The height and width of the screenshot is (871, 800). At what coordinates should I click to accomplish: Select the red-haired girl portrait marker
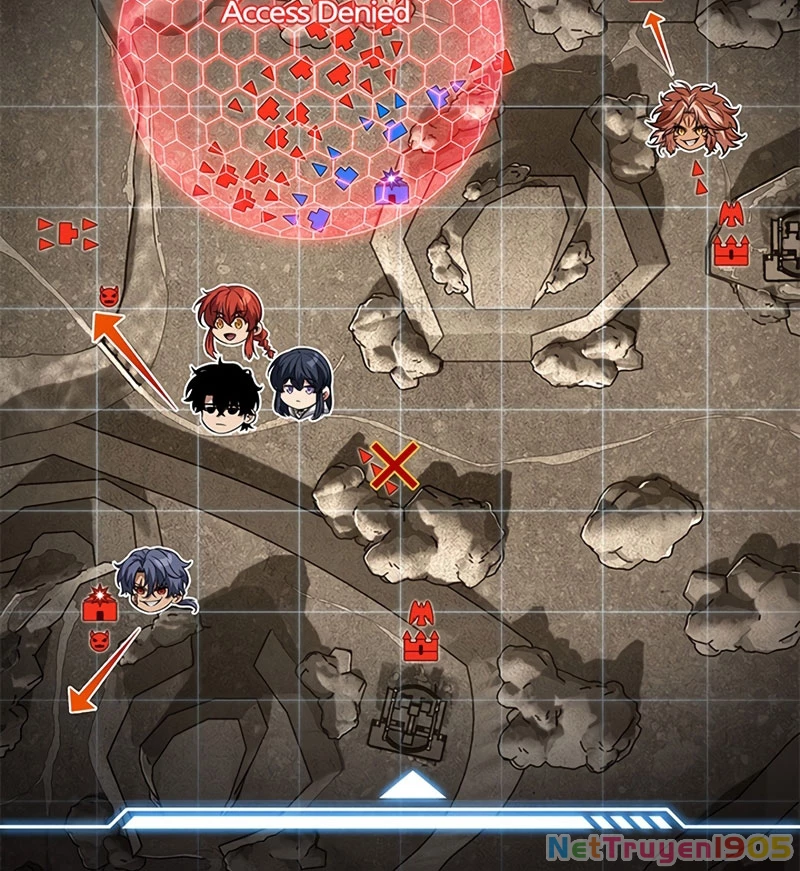pos(234,318)
